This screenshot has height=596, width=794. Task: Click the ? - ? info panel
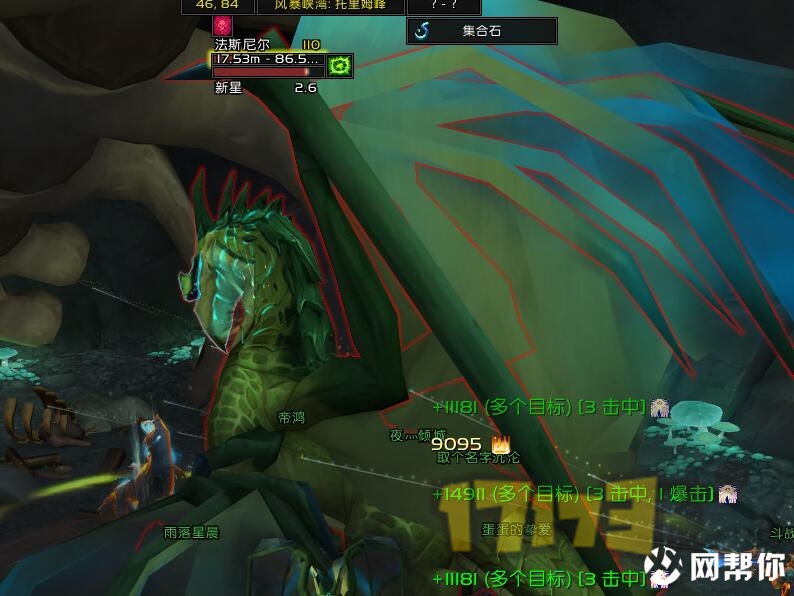[447, 6]
